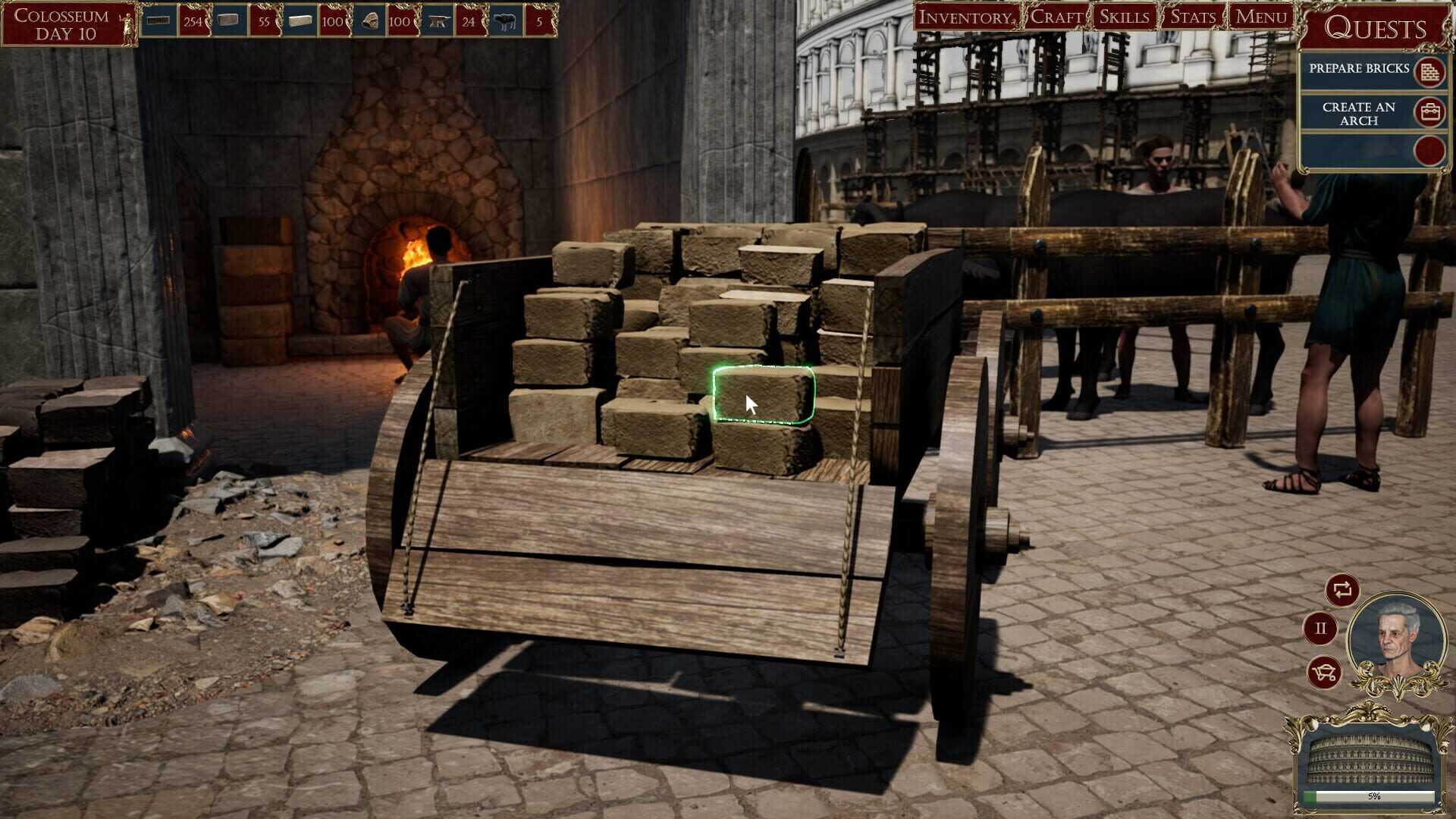Click the 5% Colosseum progress bar
1456x819 pixels.
(1369, 795)
